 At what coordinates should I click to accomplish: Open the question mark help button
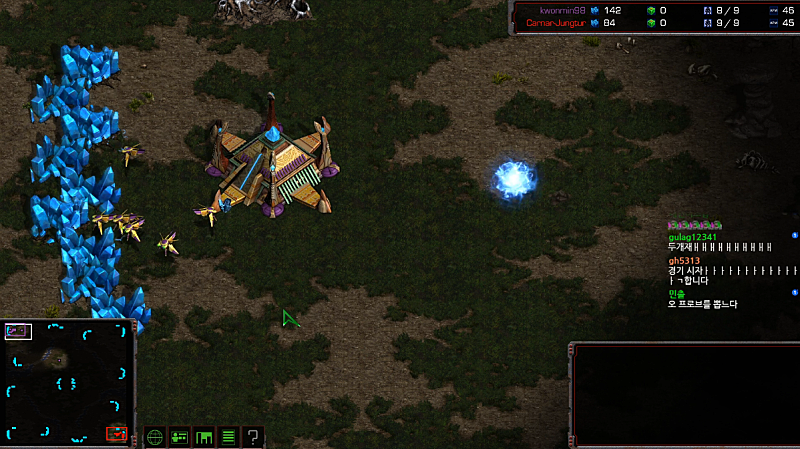tap(254, 437)
